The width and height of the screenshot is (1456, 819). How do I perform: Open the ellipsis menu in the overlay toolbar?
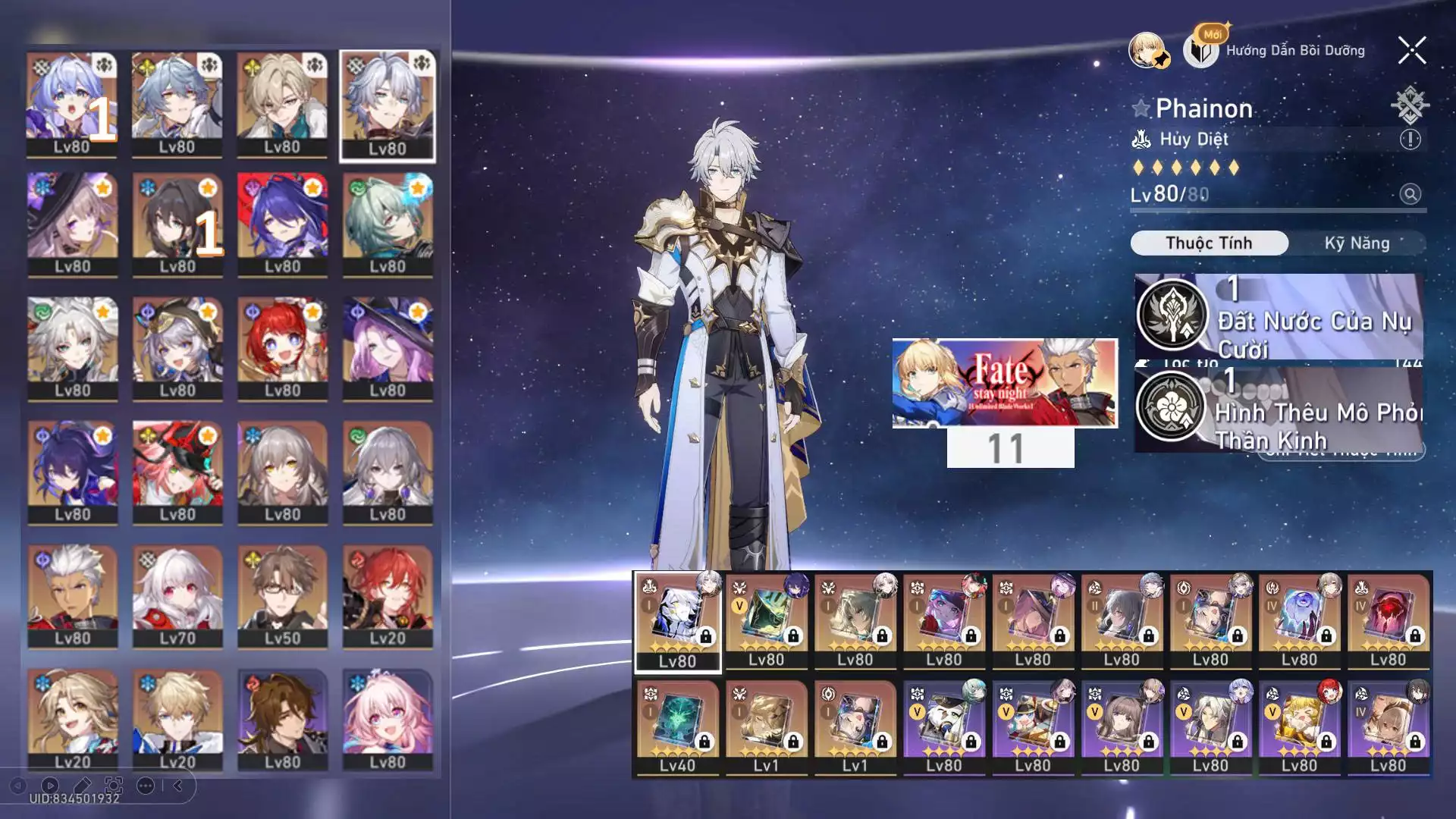pos(146,786)
